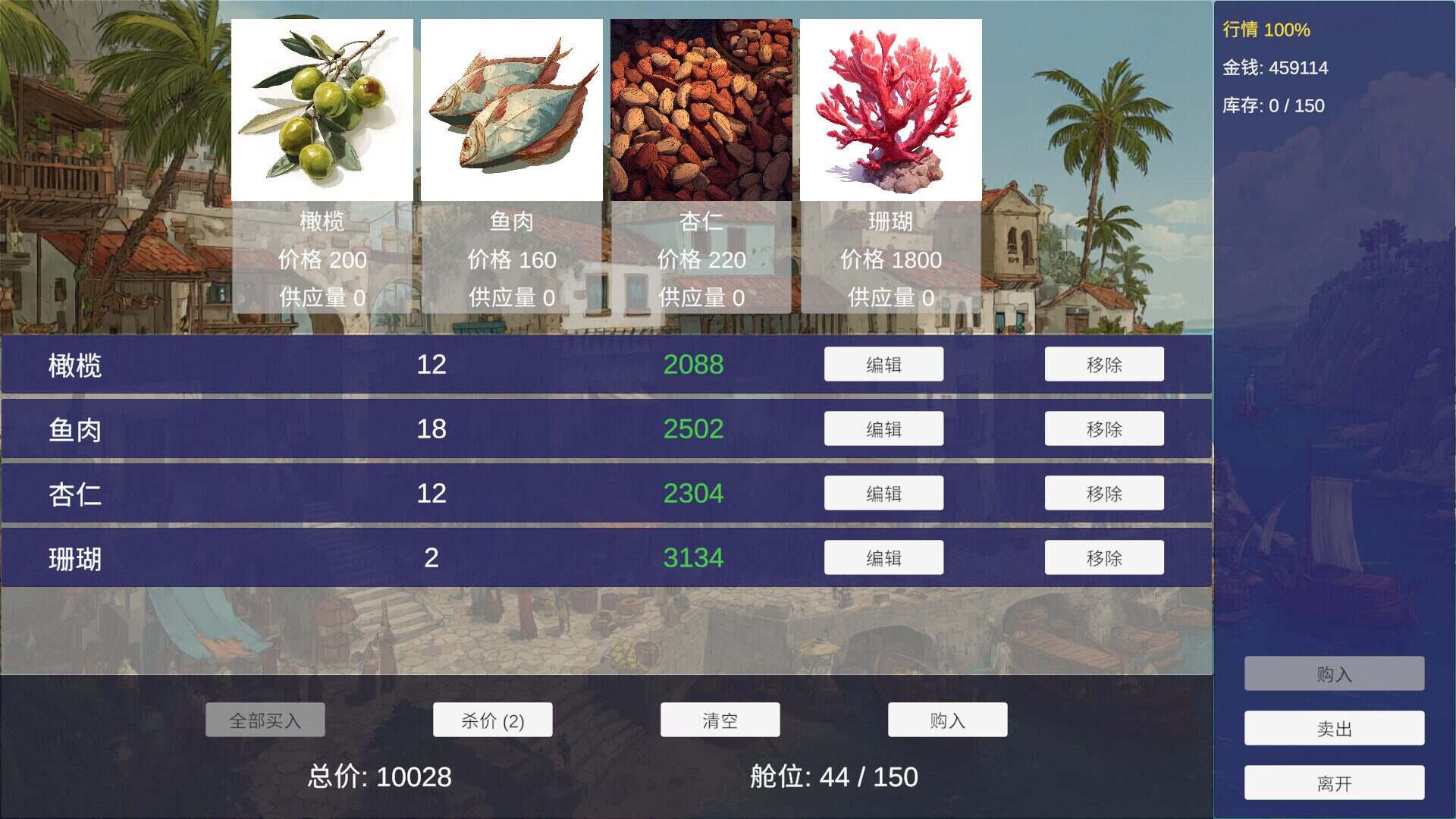Click the 购入 button in right sidebar
Viewport: 1456px width, 819px height.
1335,674
